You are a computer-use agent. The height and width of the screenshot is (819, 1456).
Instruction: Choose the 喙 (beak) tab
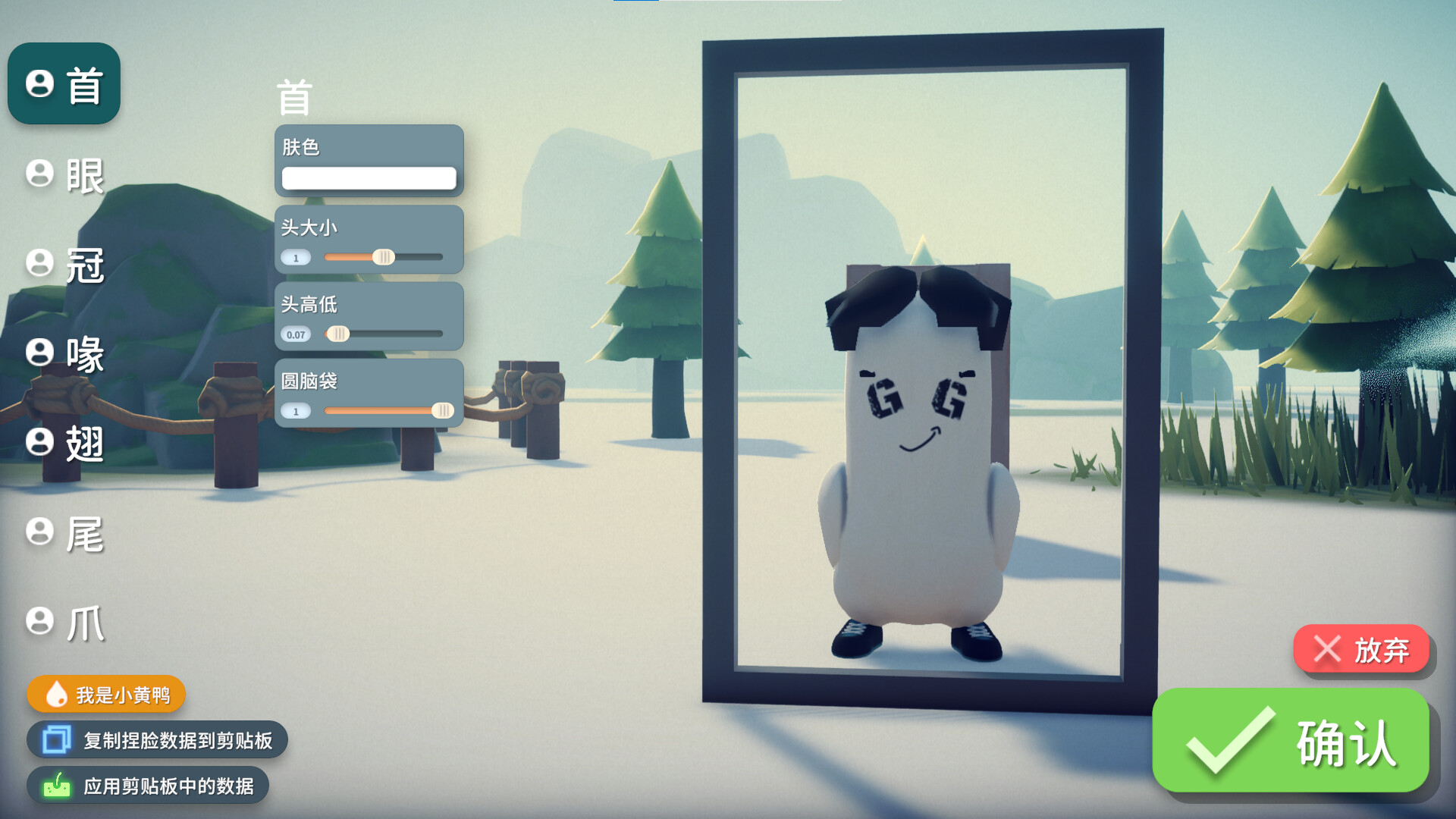coord(65,353)
